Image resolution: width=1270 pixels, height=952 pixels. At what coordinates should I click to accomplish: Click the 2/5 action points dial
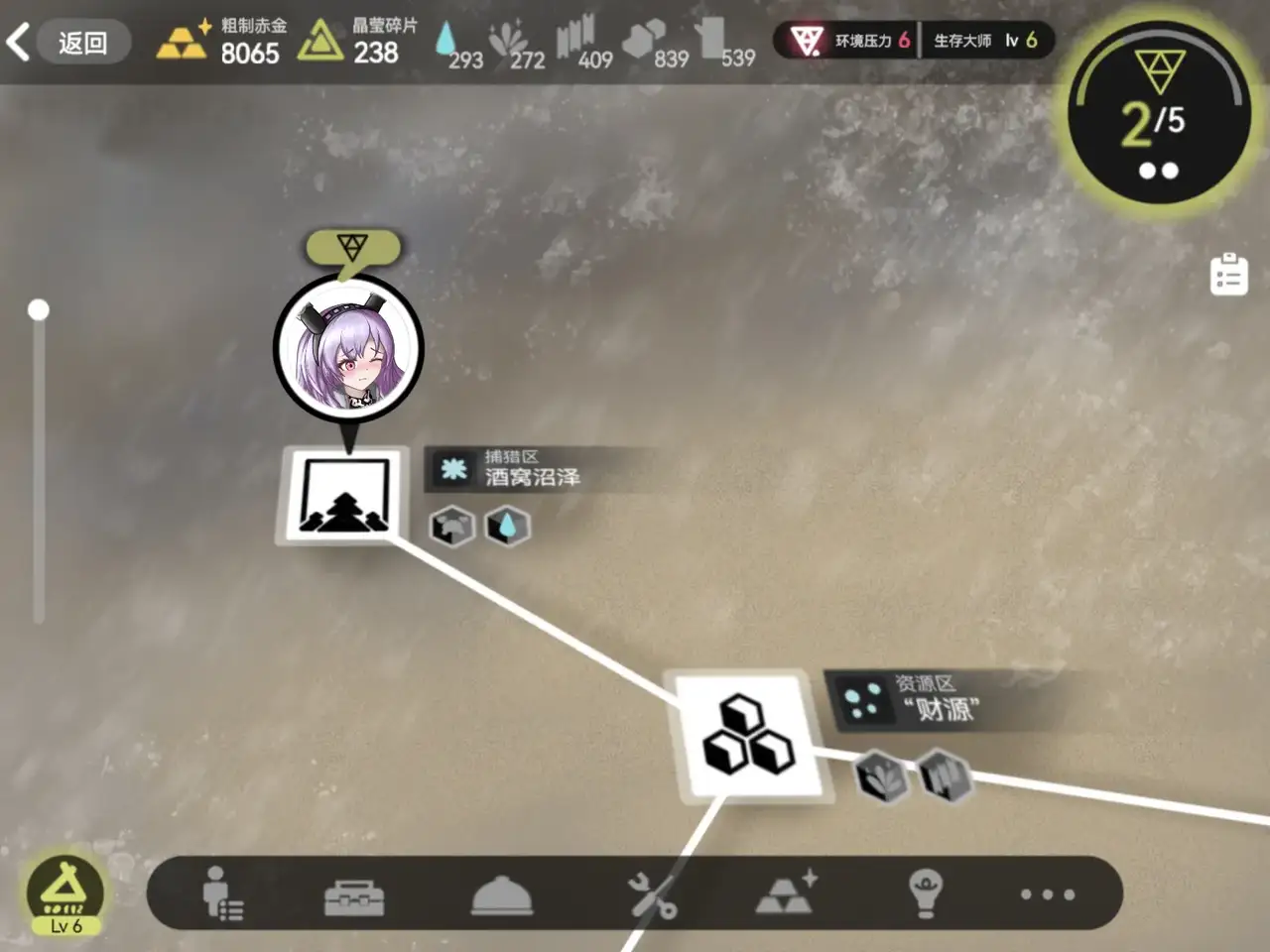(x=1158, y=114)
